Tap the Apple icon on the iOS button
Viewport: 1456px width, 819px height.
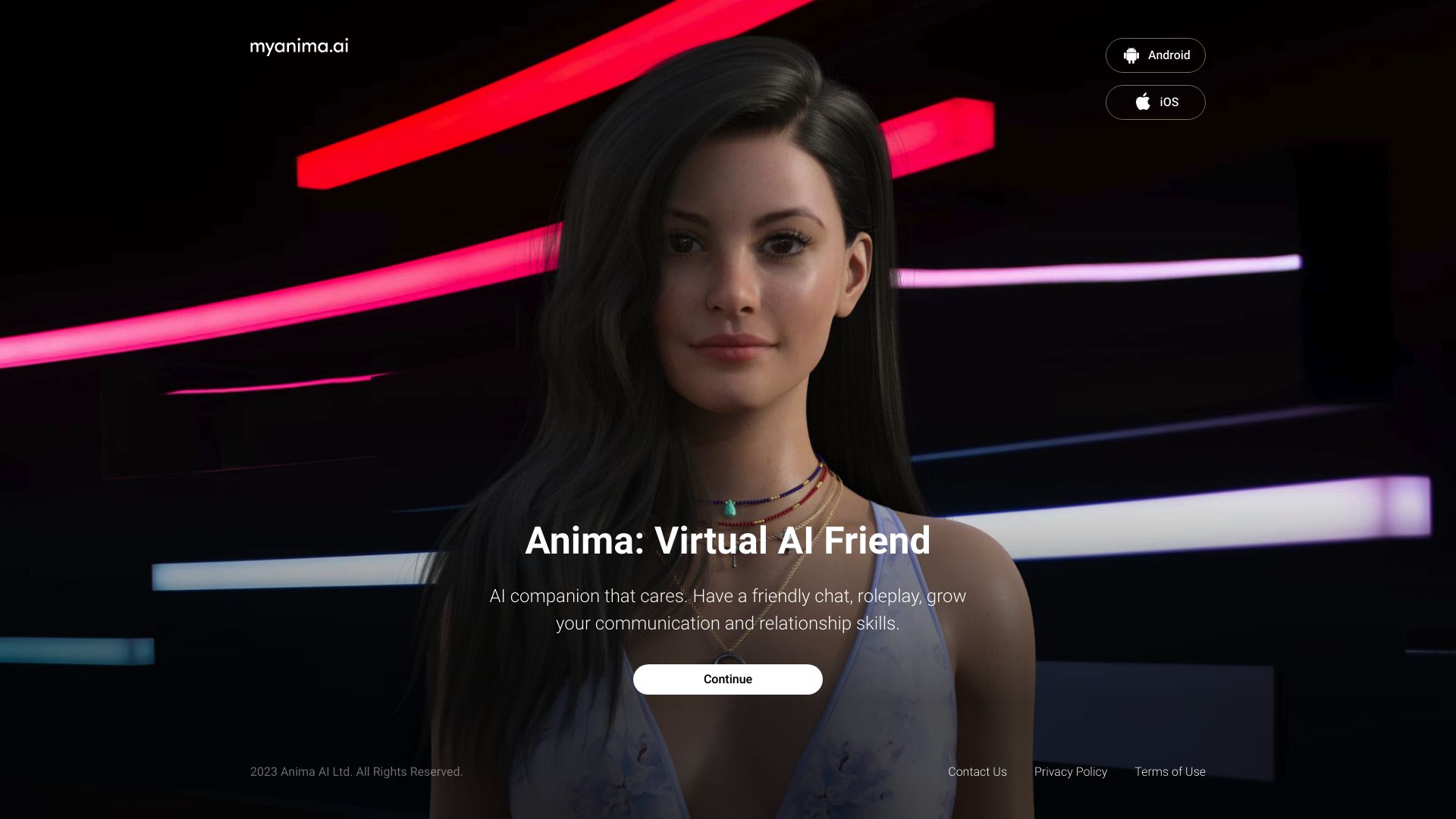(x=1142, y=102)
